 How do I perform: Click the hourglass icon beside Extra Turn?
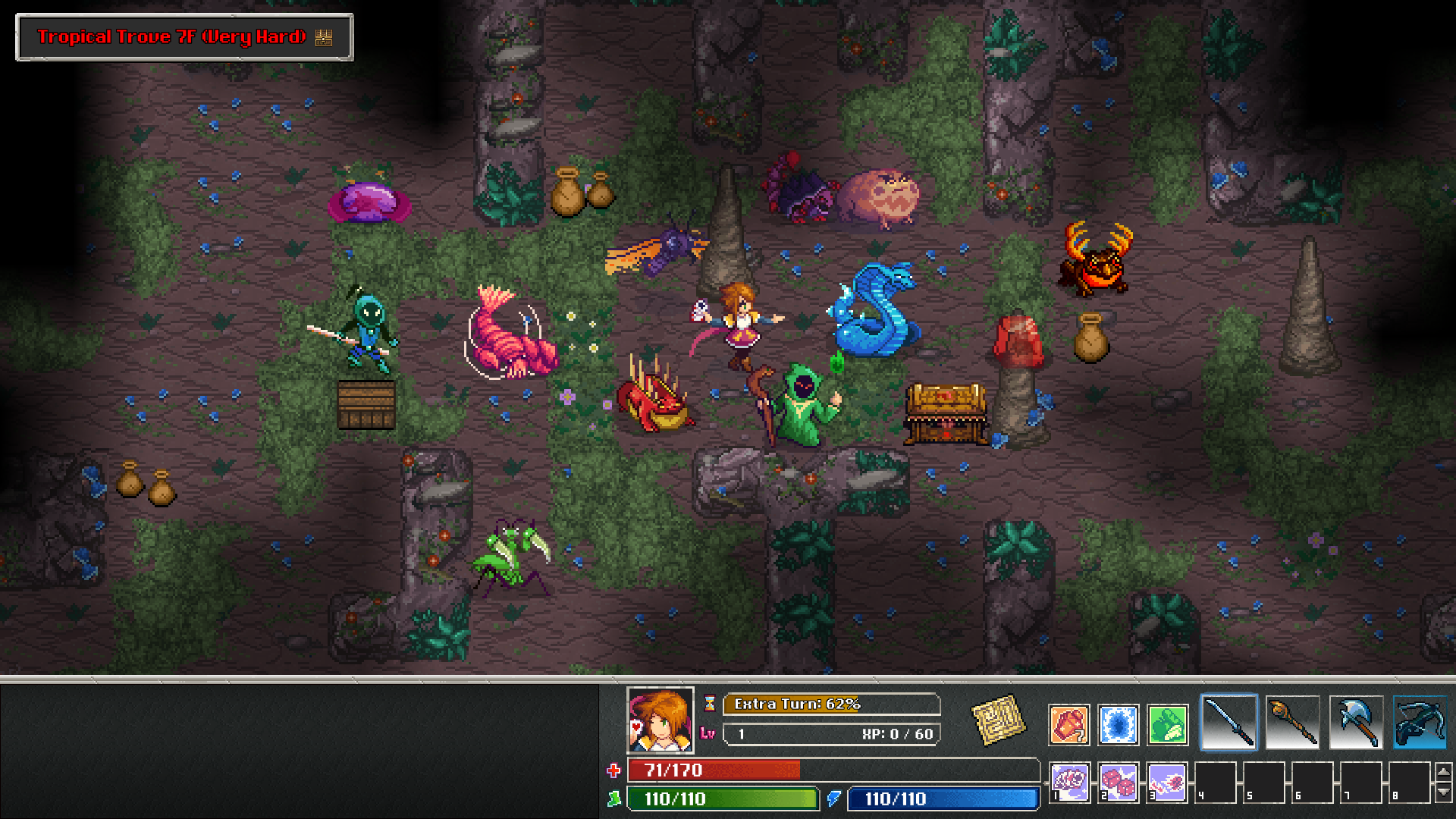[x=709, y=704]
